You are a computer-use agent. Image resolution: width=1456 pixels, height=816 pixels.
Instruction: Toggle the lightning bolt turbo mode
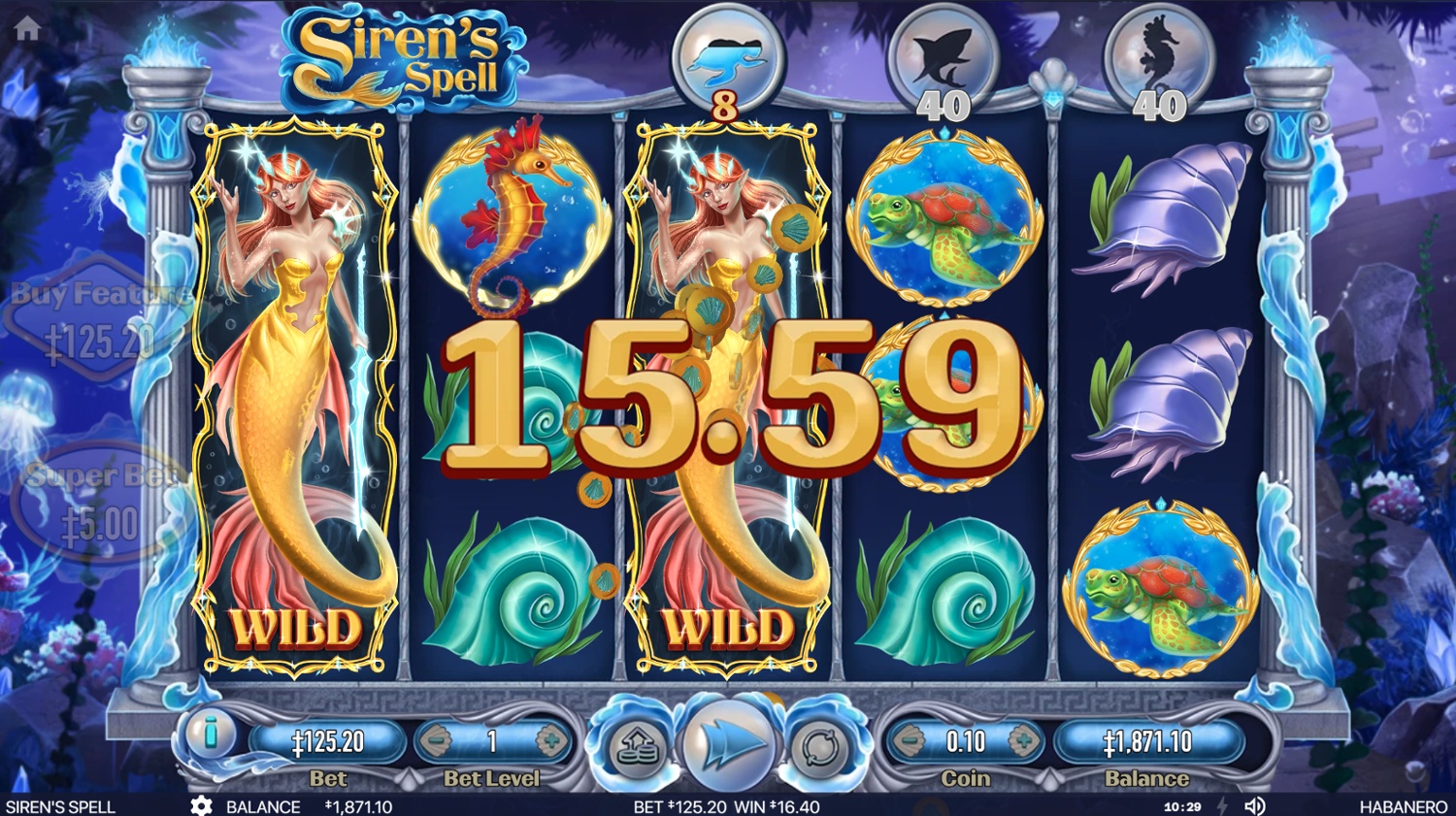point(1222,806)
